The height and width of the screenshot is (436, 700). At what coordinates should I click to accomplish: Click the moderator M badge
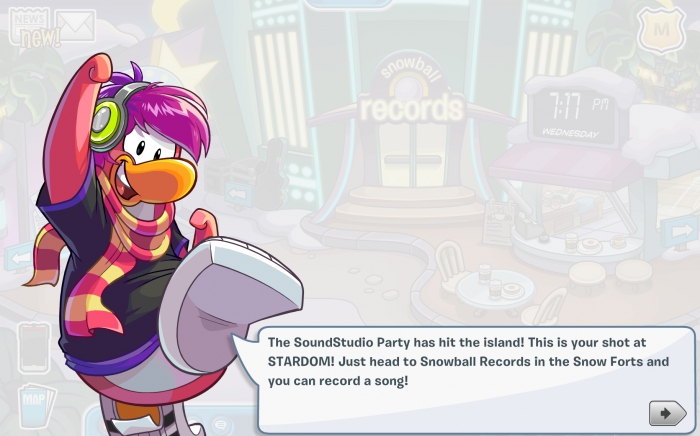pos(660,31)
